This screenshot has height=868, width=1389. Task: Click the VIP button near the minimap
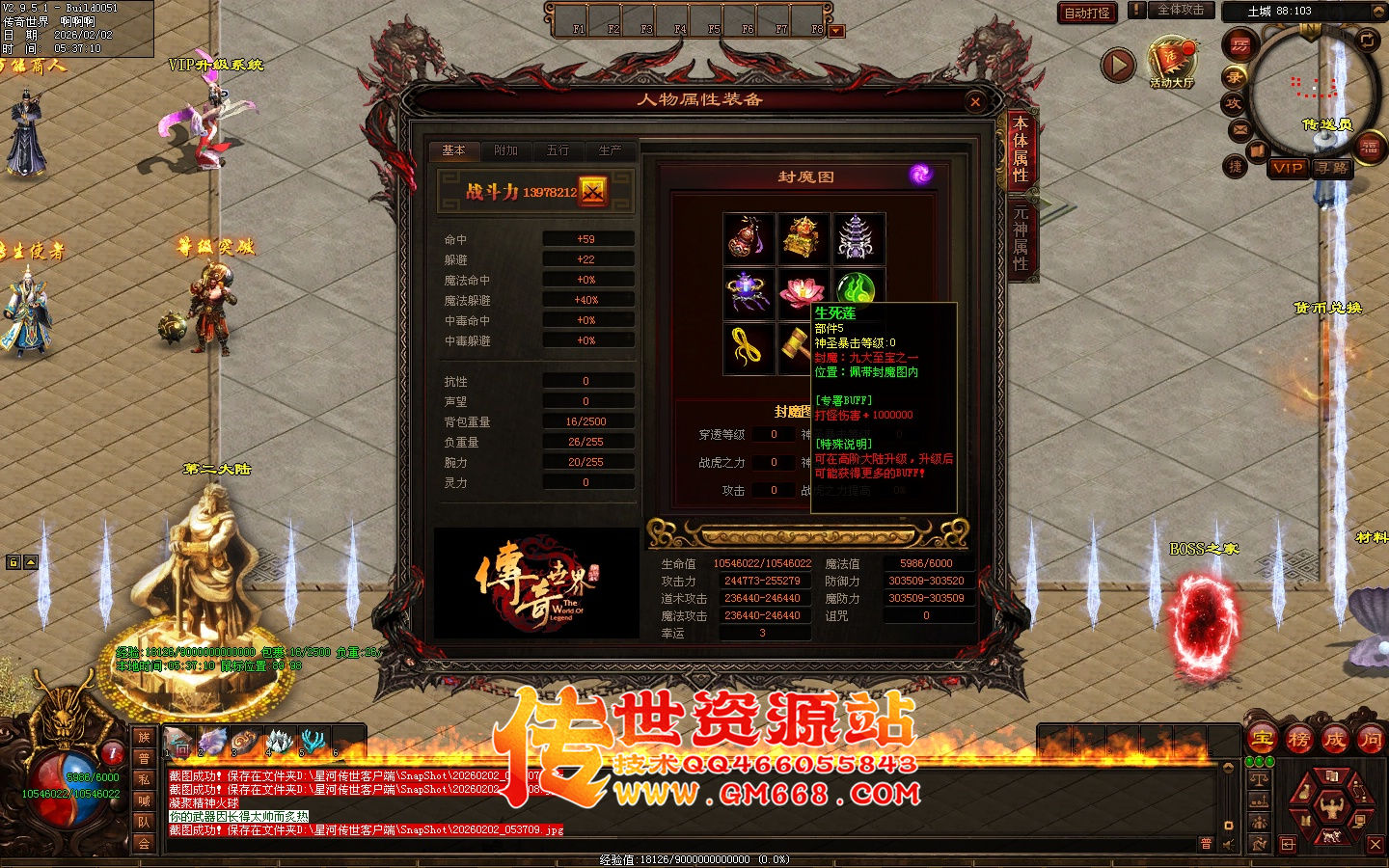pos(1290,168)
